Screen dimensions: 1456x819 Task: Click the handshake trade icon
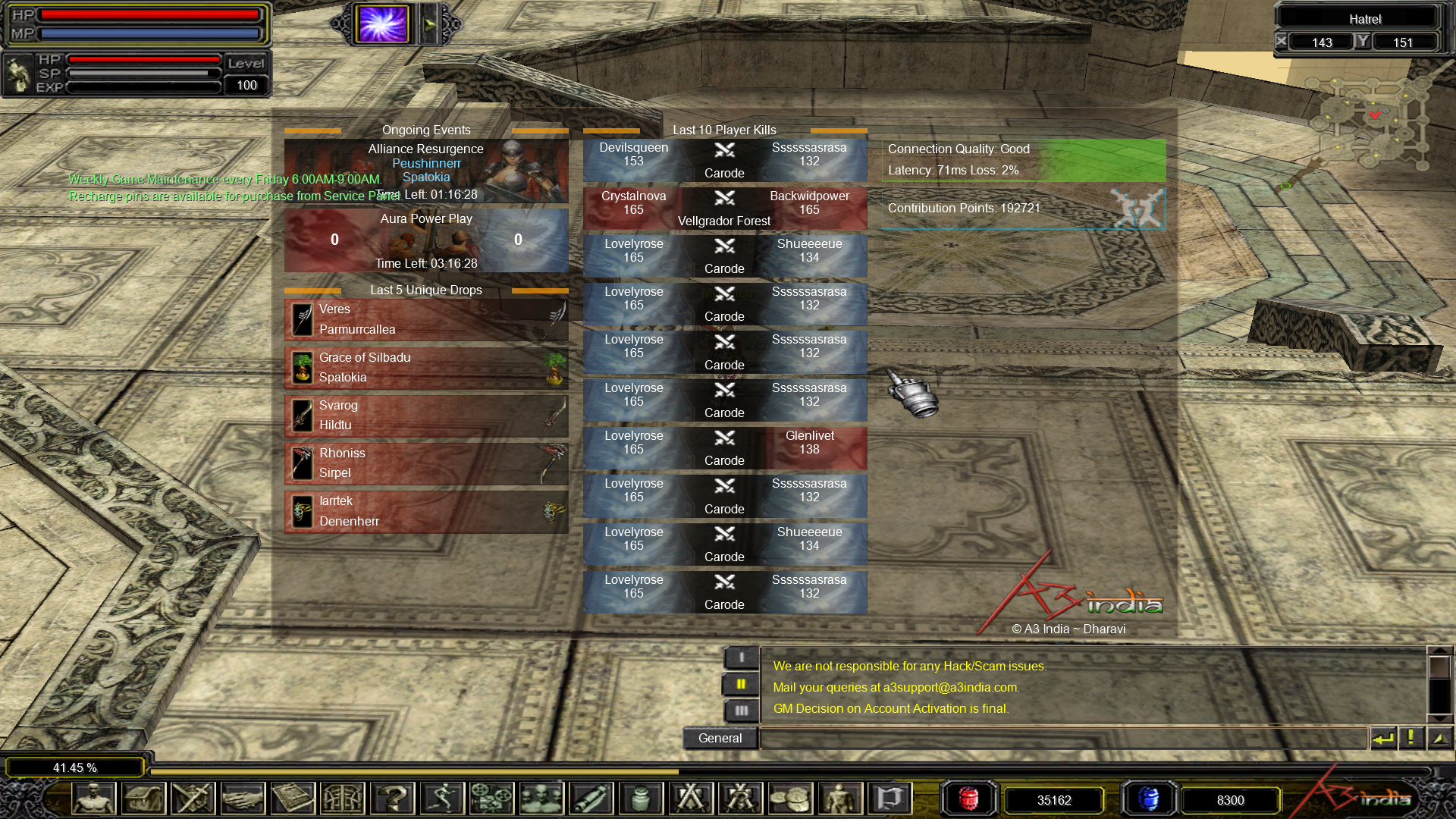click(x=243, y=799)
